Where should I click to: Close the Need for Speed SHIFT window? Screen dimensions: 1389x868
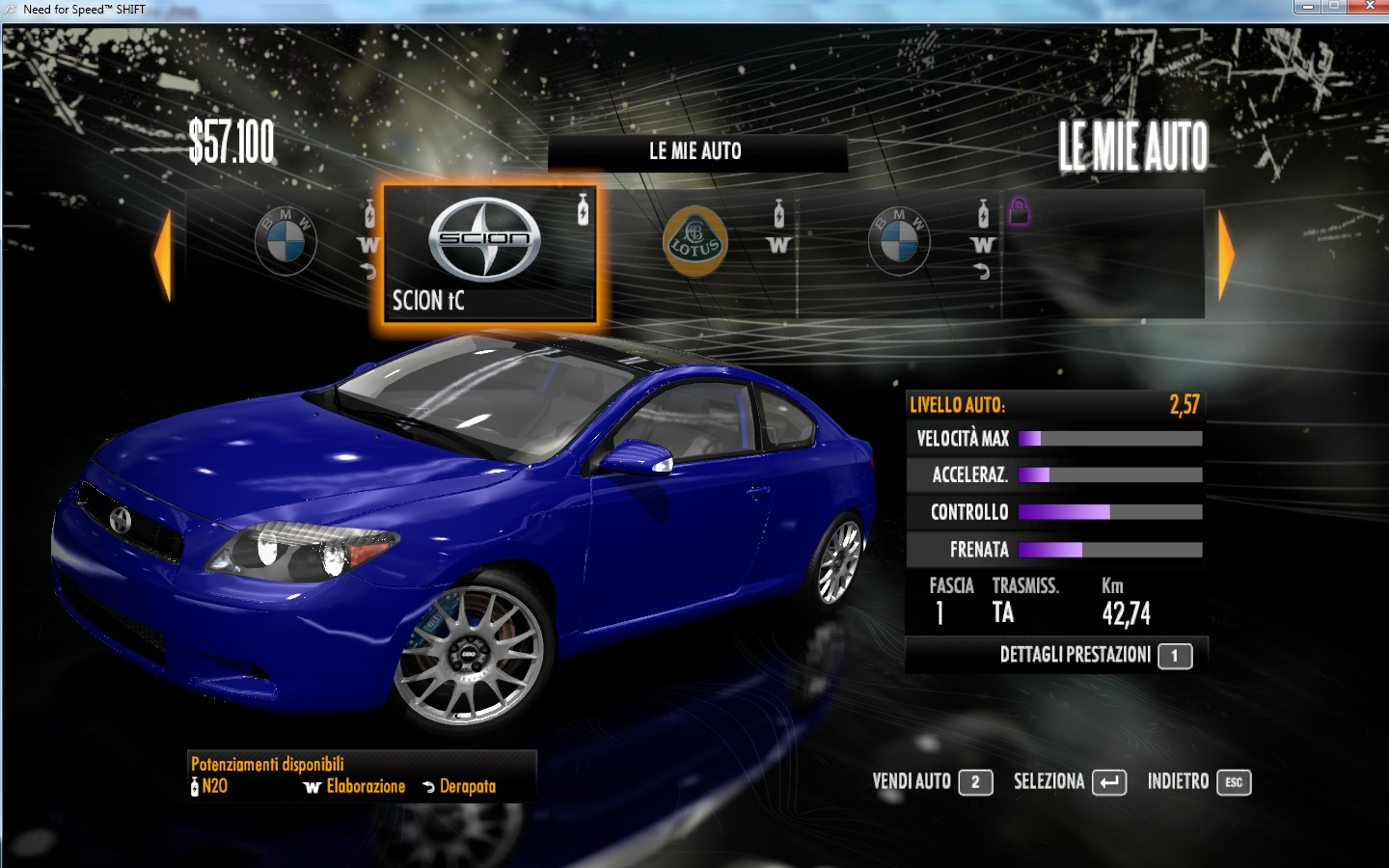pos(1368,7)
